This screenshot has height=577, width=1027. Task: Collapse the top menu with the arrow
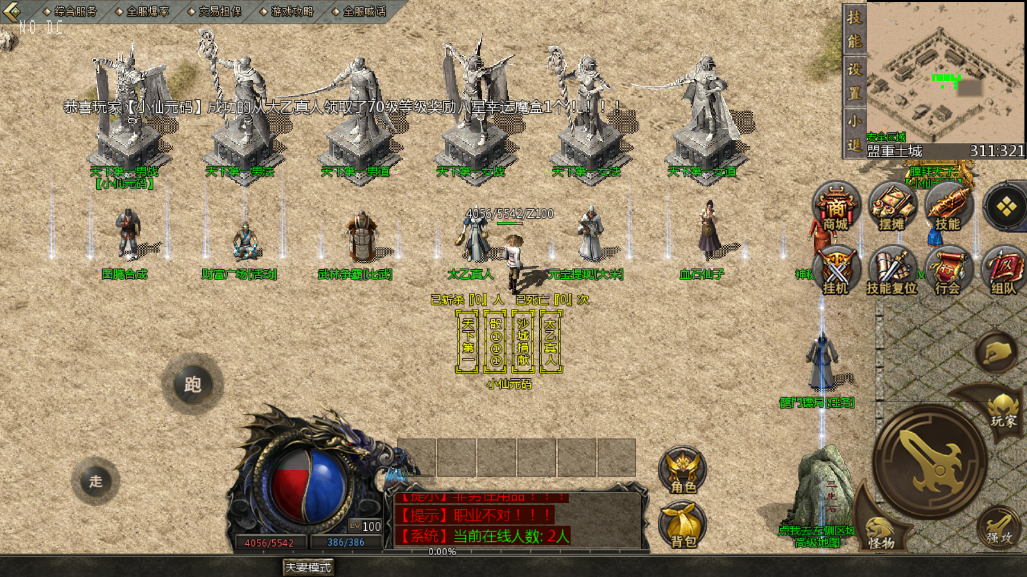[x=12, y=11]
